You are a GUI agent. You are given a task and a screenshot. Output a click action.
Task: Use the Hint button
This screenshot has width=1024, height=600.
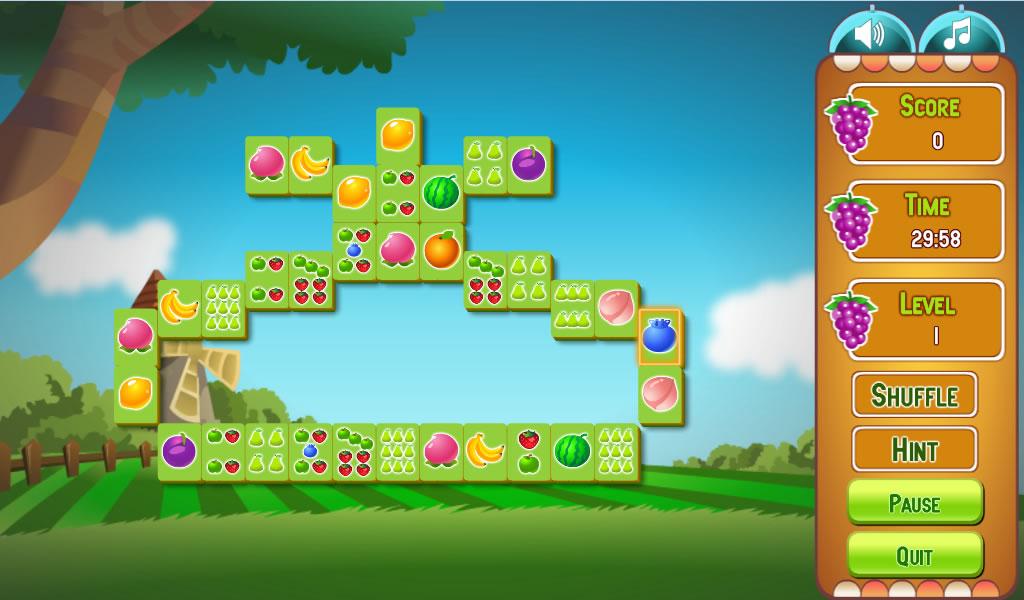point(914,449)
